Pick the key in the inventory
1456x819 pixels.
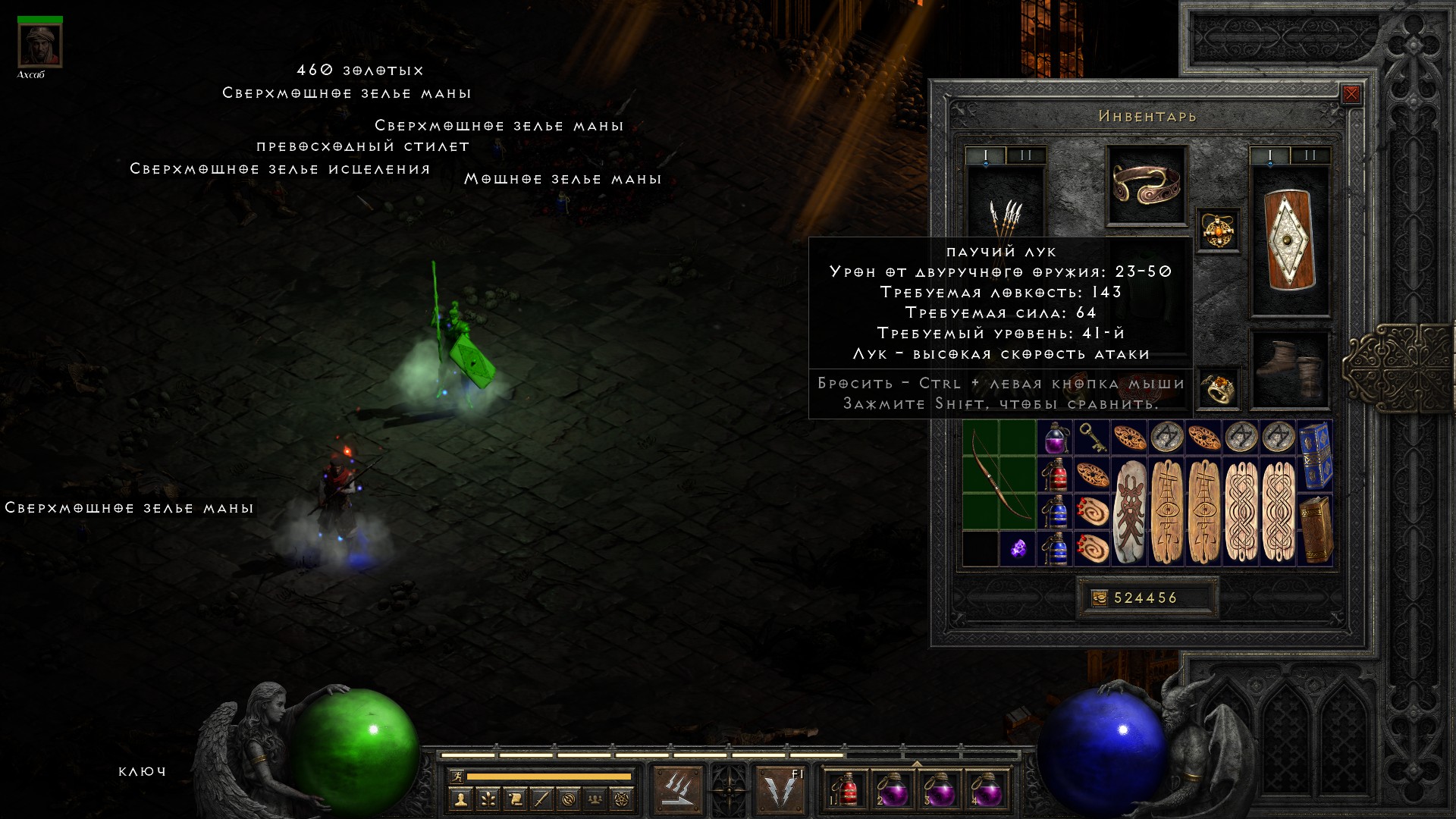(x=1092, y=438)
